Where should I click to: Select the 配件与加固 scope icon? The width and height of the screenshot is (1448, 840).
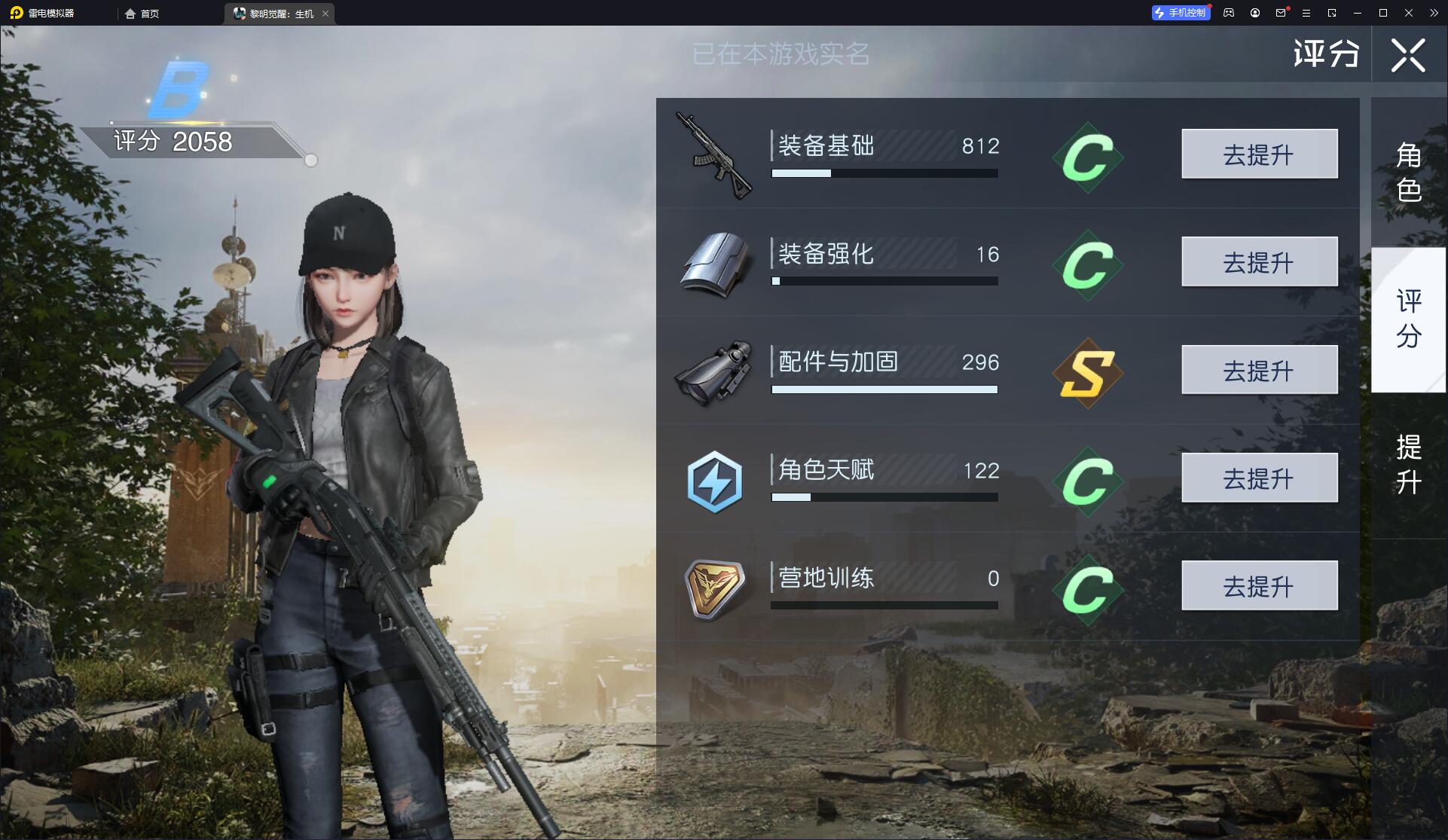pyautogui.click(x=714, y=373)
